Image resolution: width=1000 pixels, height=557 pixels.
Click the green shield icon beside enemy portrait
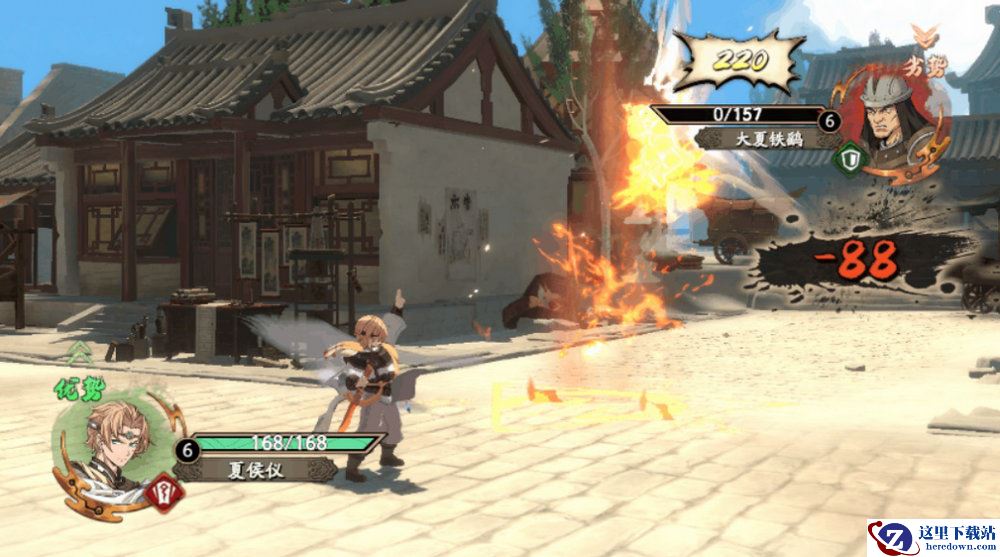click(x=850, y=157)
